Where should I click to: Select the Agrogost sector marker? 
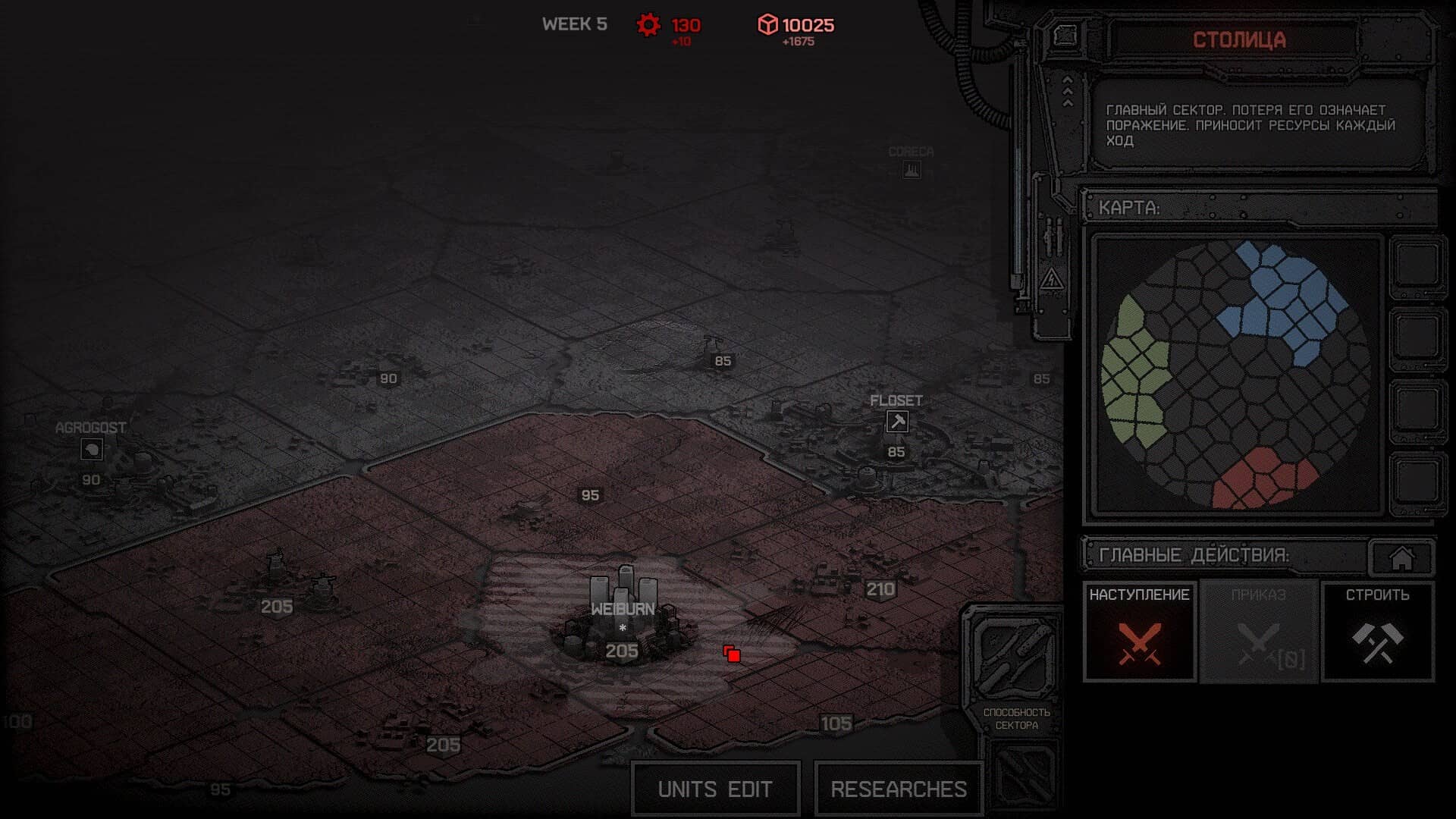(92, 450)
